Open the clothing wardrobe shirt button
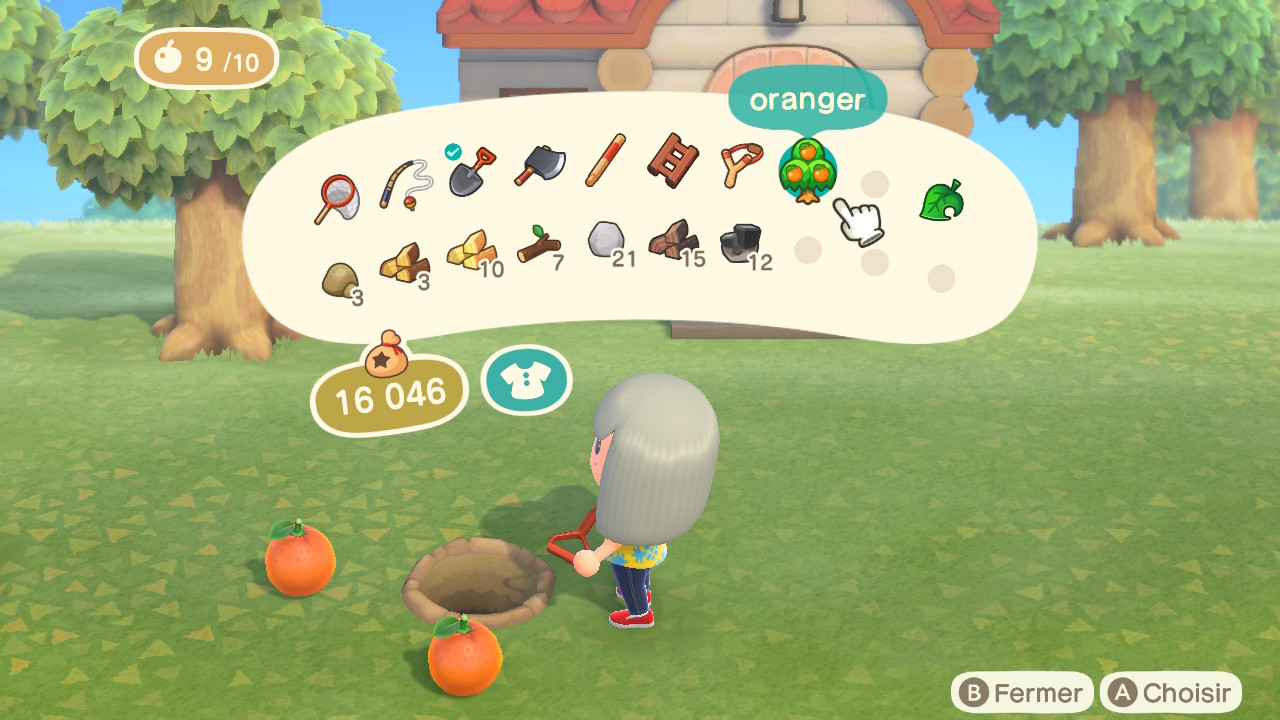The image size is (1280, 720). [x=526, y=381]
